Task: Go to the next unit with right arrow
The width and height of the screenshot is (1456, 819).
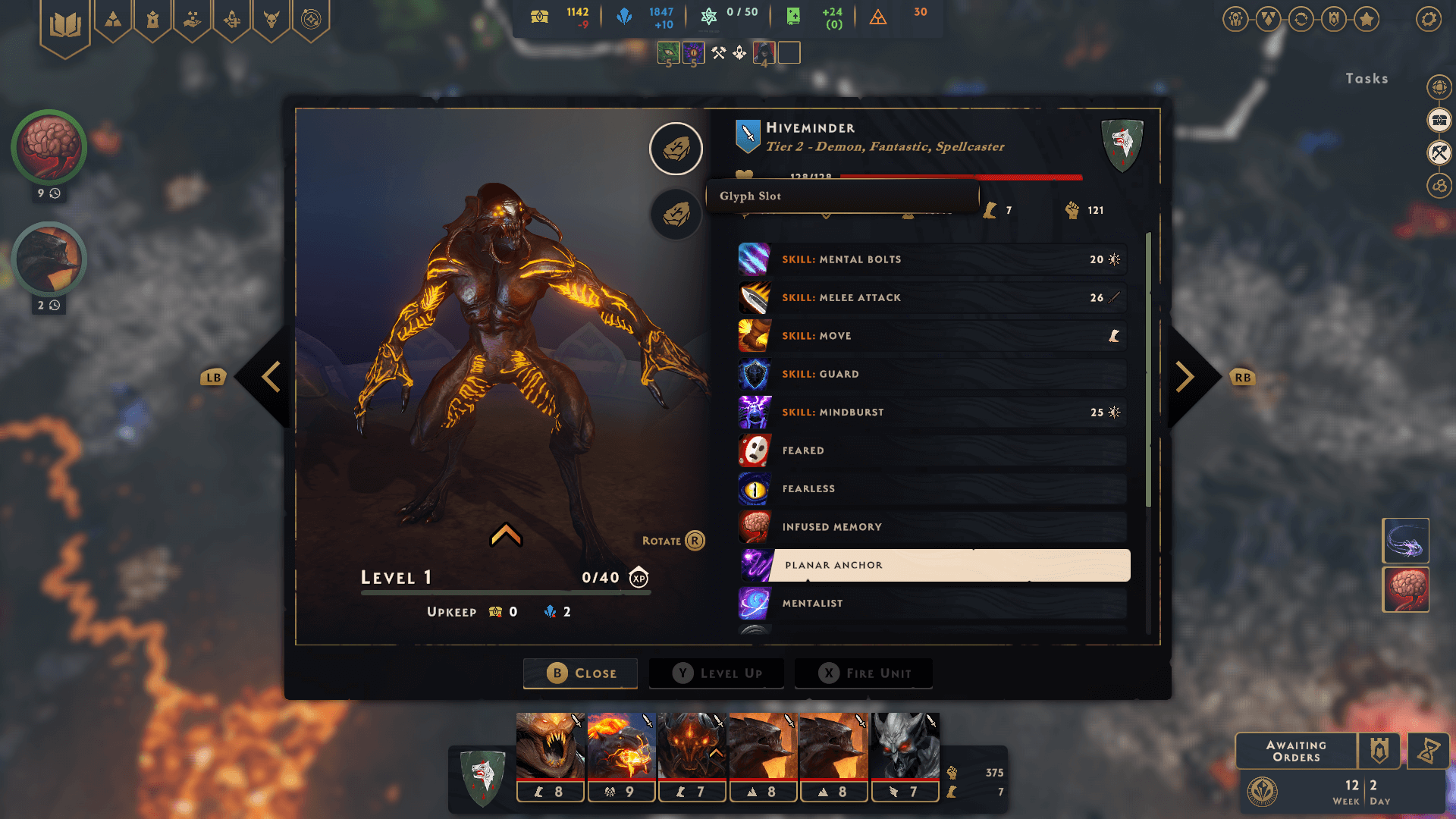Action: (1185, 377)
